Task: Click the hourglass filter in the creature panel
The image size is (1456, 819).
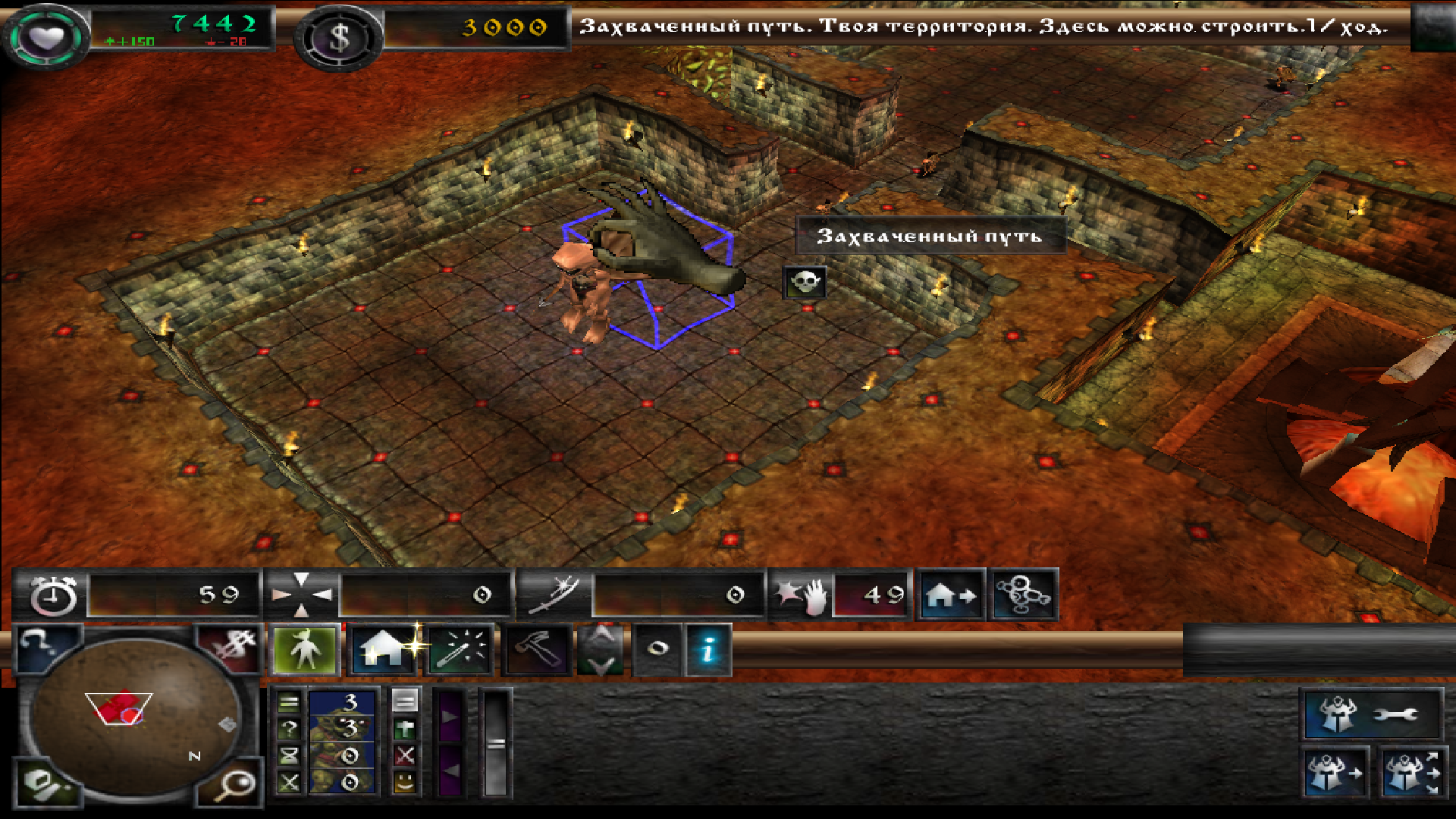Action: pos(289,755)
